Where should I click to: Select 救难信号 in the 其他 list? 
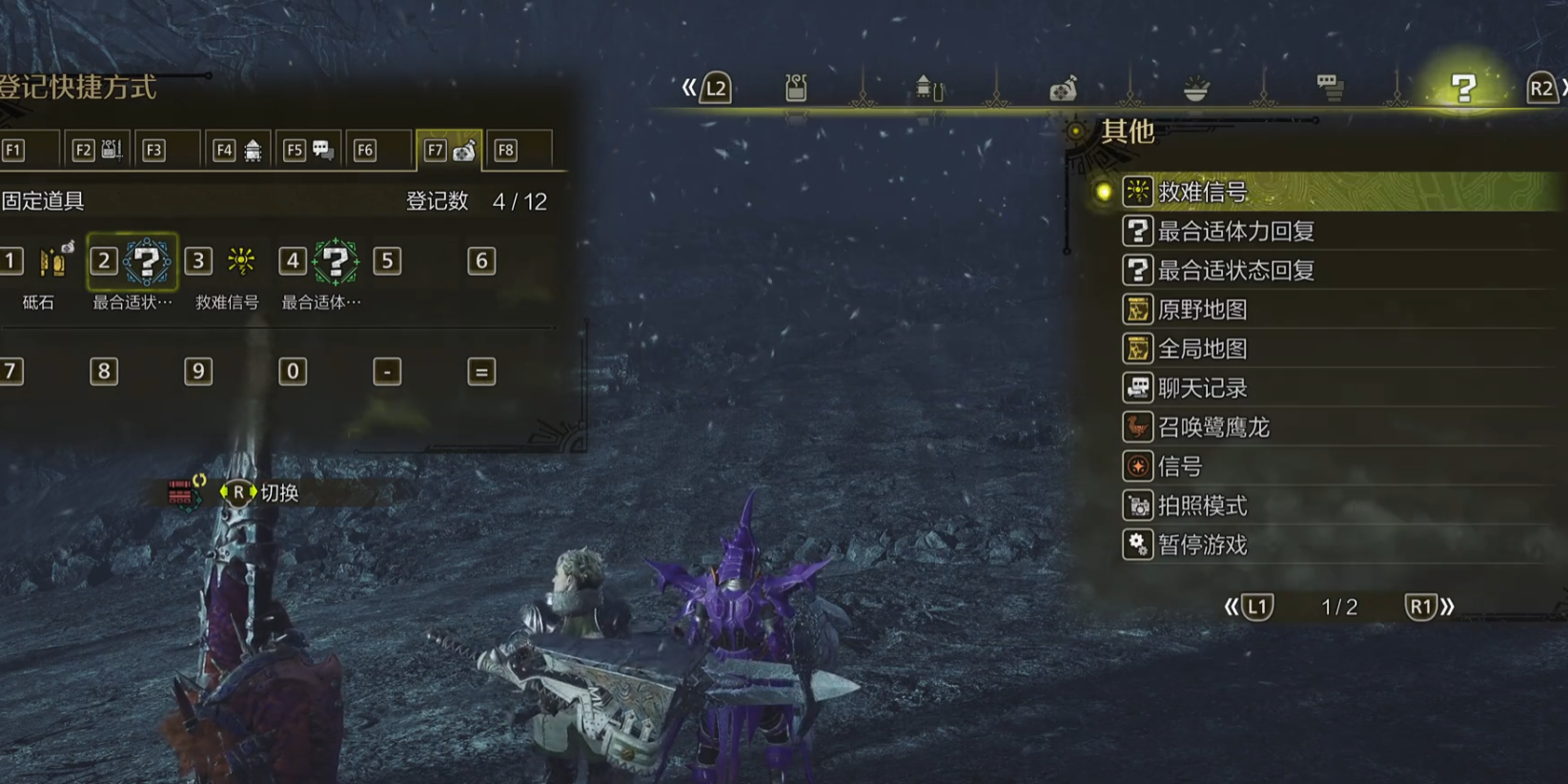pyautogui.click(x=1203, y=192)
